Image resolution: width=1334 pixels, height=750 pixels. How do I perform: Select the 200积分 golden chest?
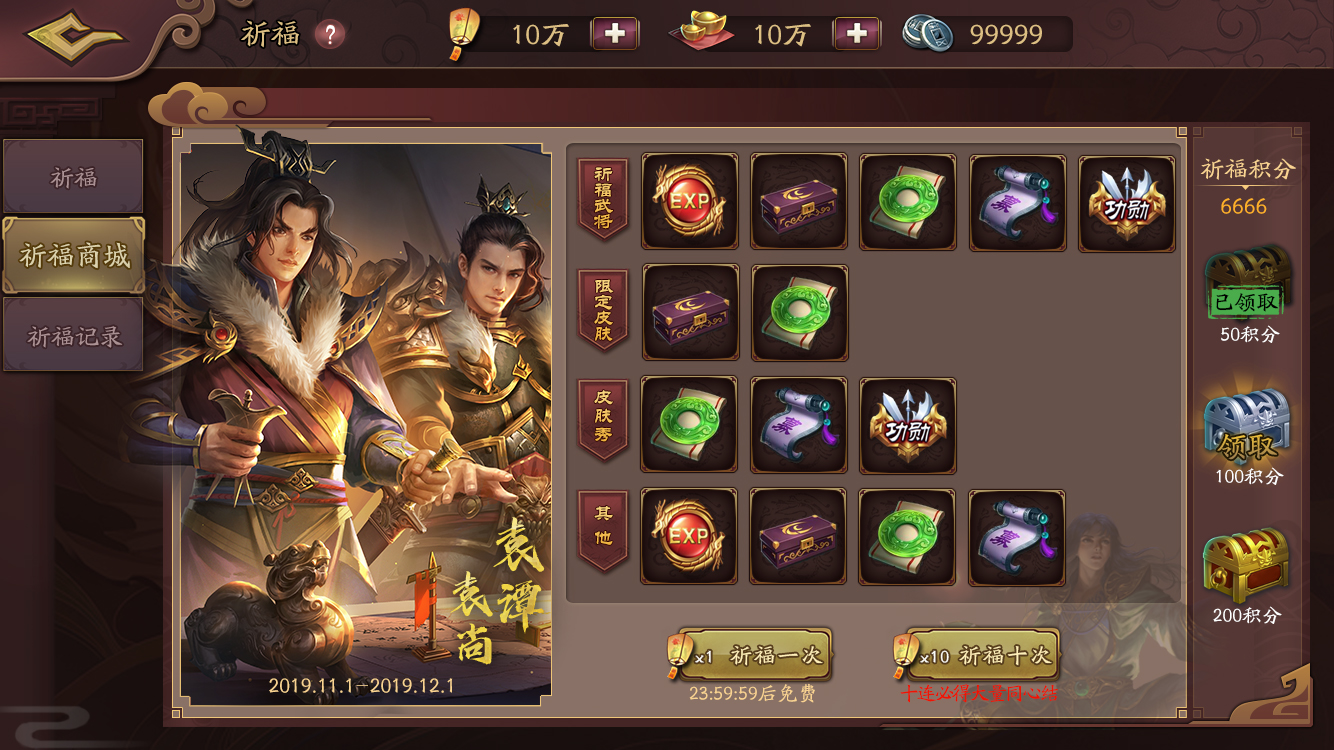[x=1246, y=566]
